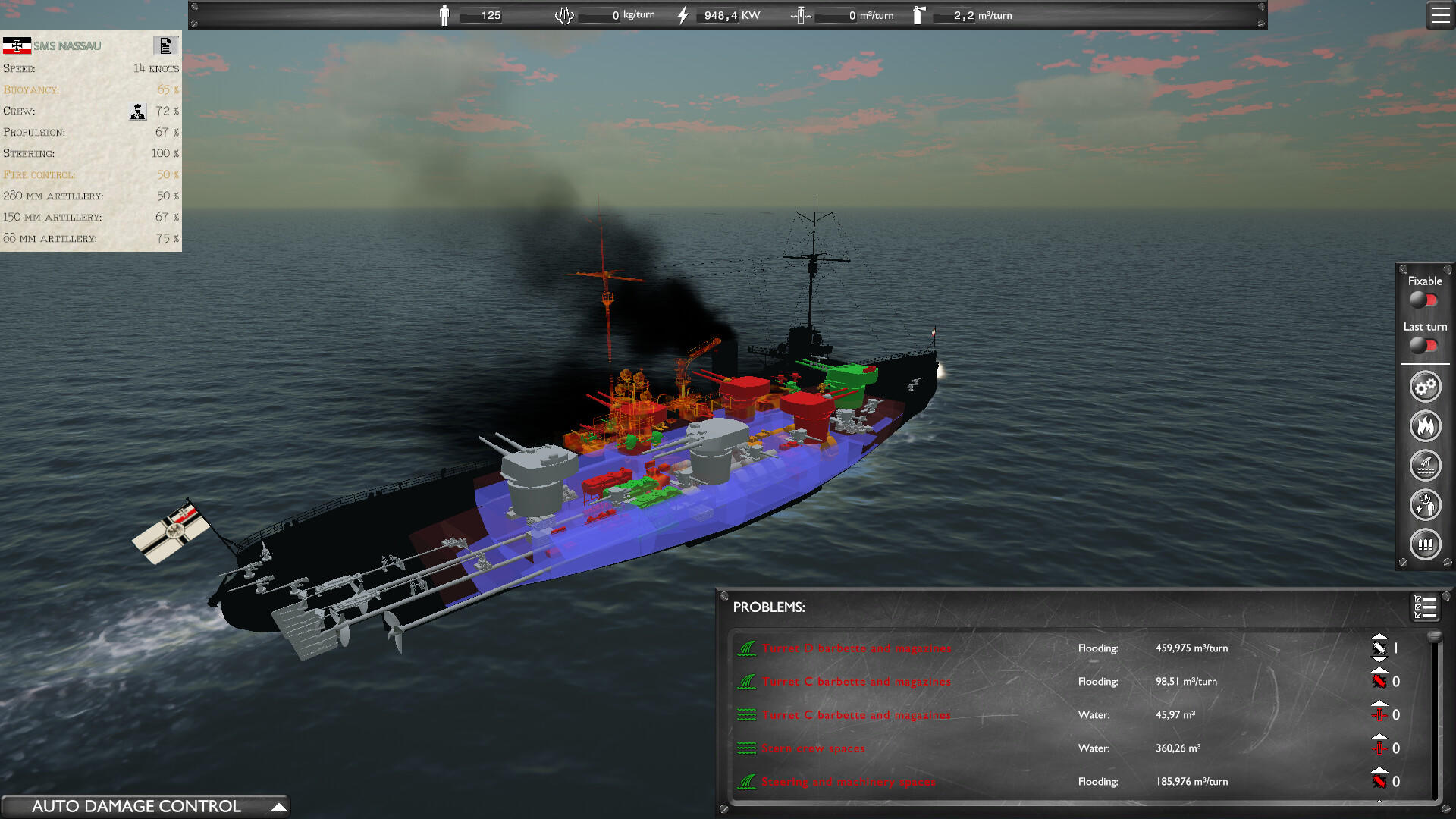
Task: Open the ship report document icon
Action: point(165,45)
